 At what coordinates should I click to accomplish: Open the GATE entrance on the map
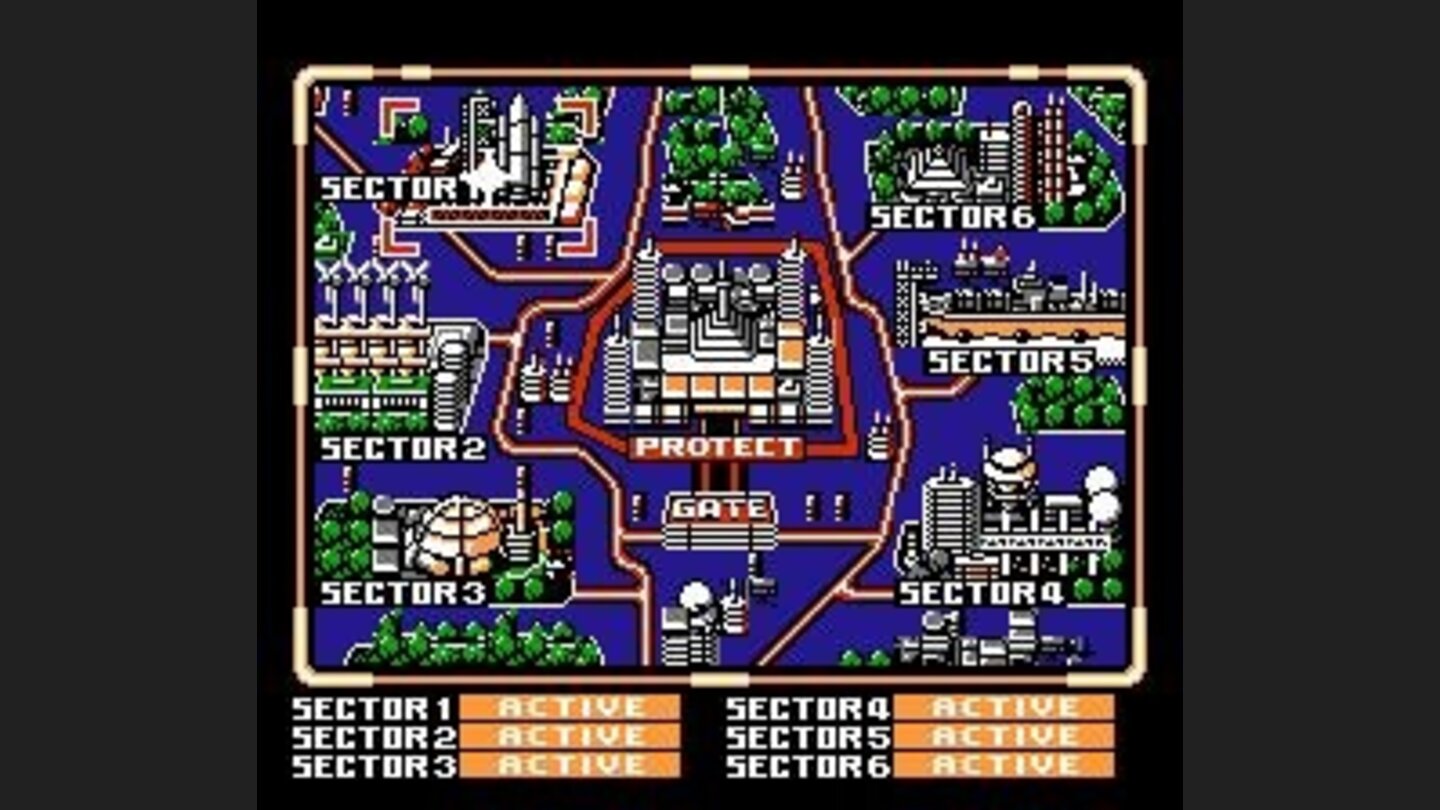click(722, 508)
